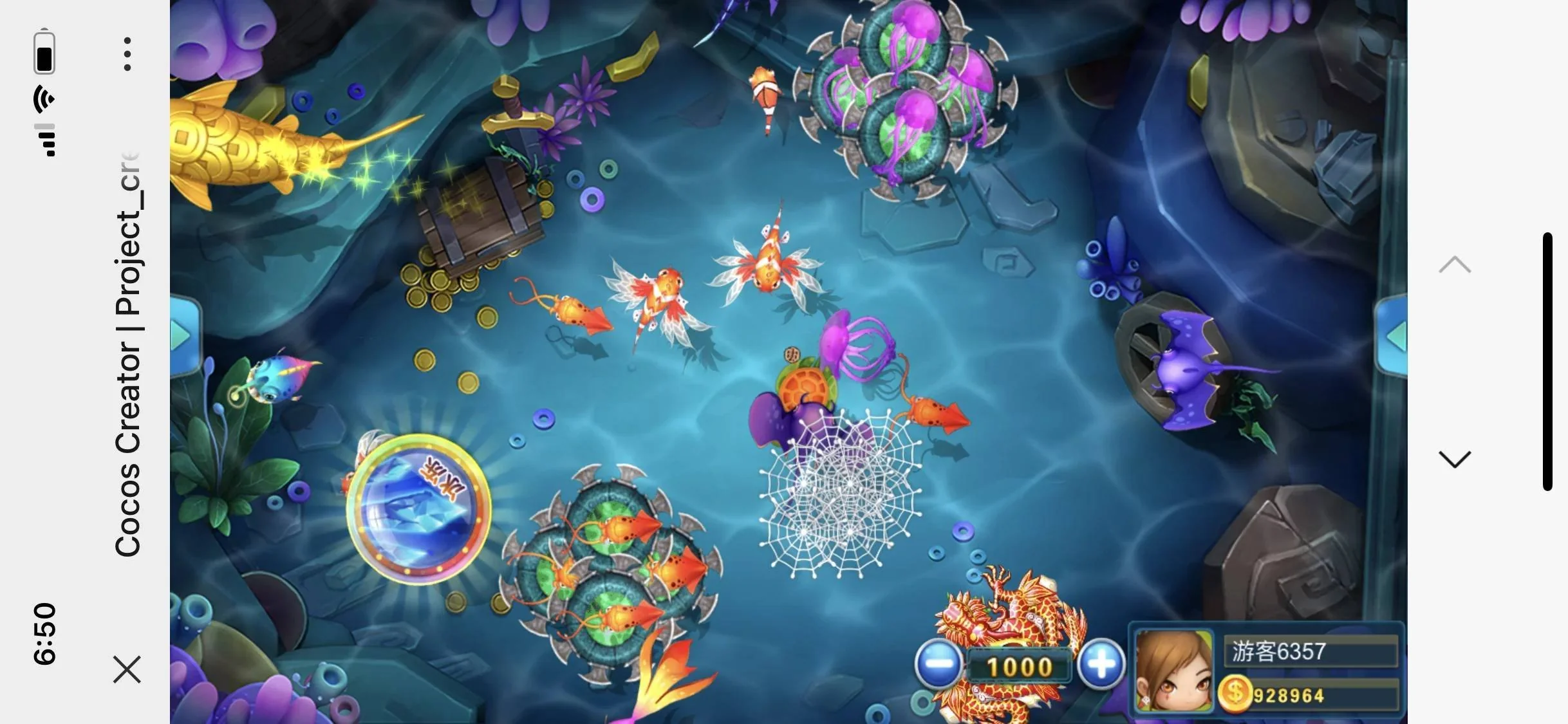Open the browser three-dot menu
This screenshot has width=1568, height=724.
pos(127,54)
